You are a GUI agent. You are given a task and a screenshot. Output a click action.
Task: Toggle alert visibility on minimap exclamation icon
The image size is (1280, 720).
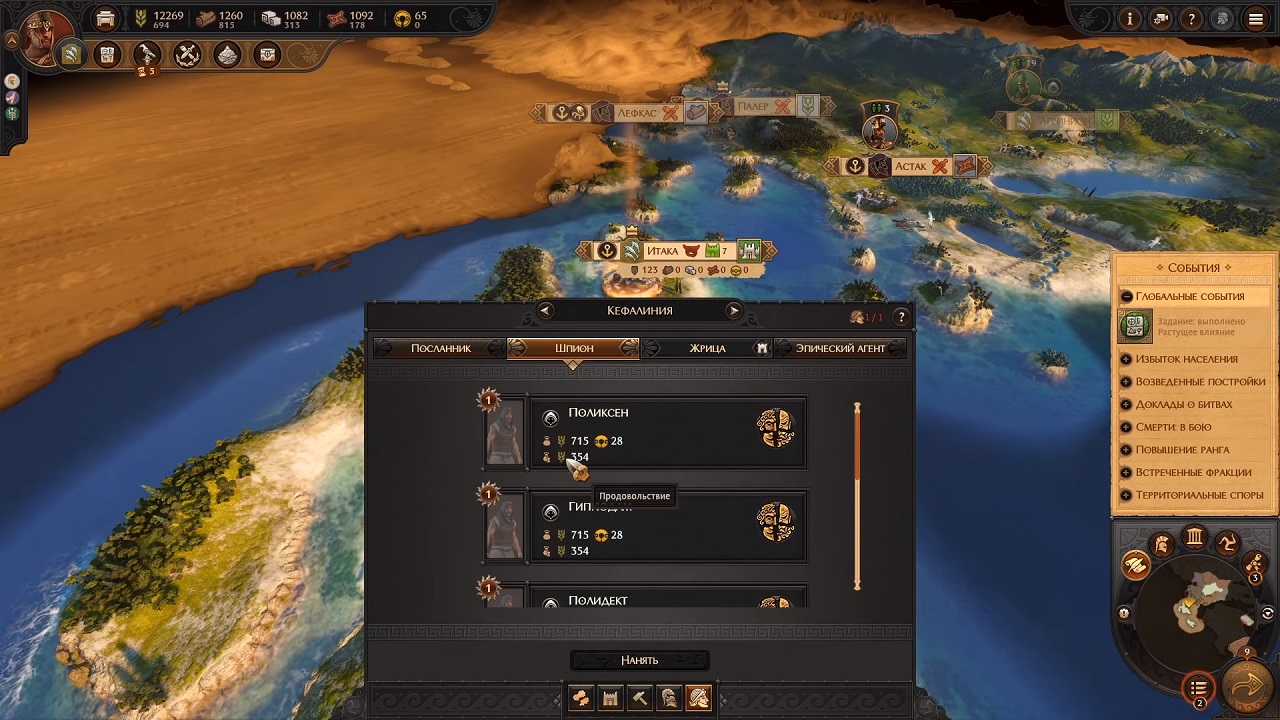coord(1123,613)
